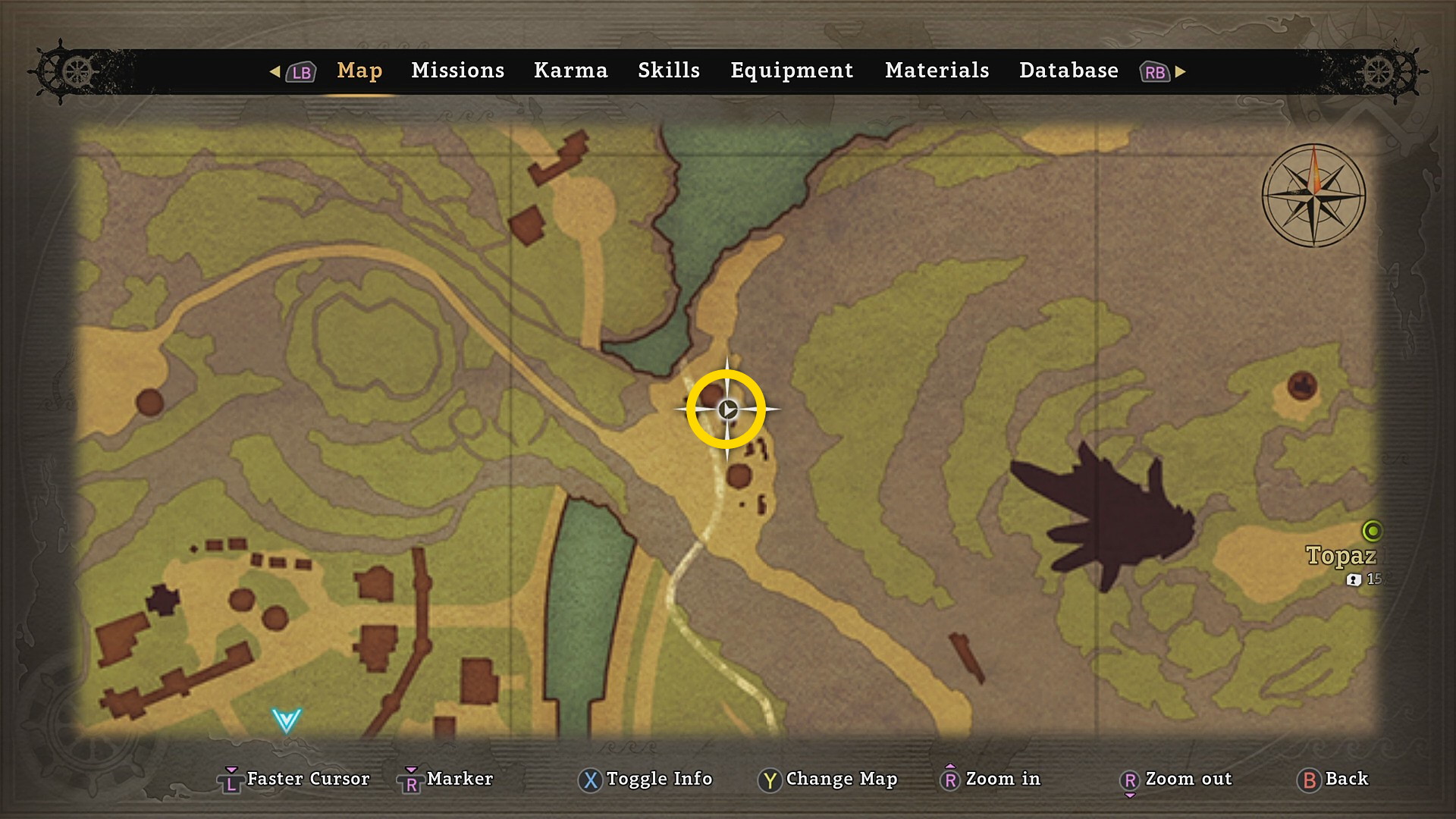Open the Missions tab

click(x=457, y=71)
